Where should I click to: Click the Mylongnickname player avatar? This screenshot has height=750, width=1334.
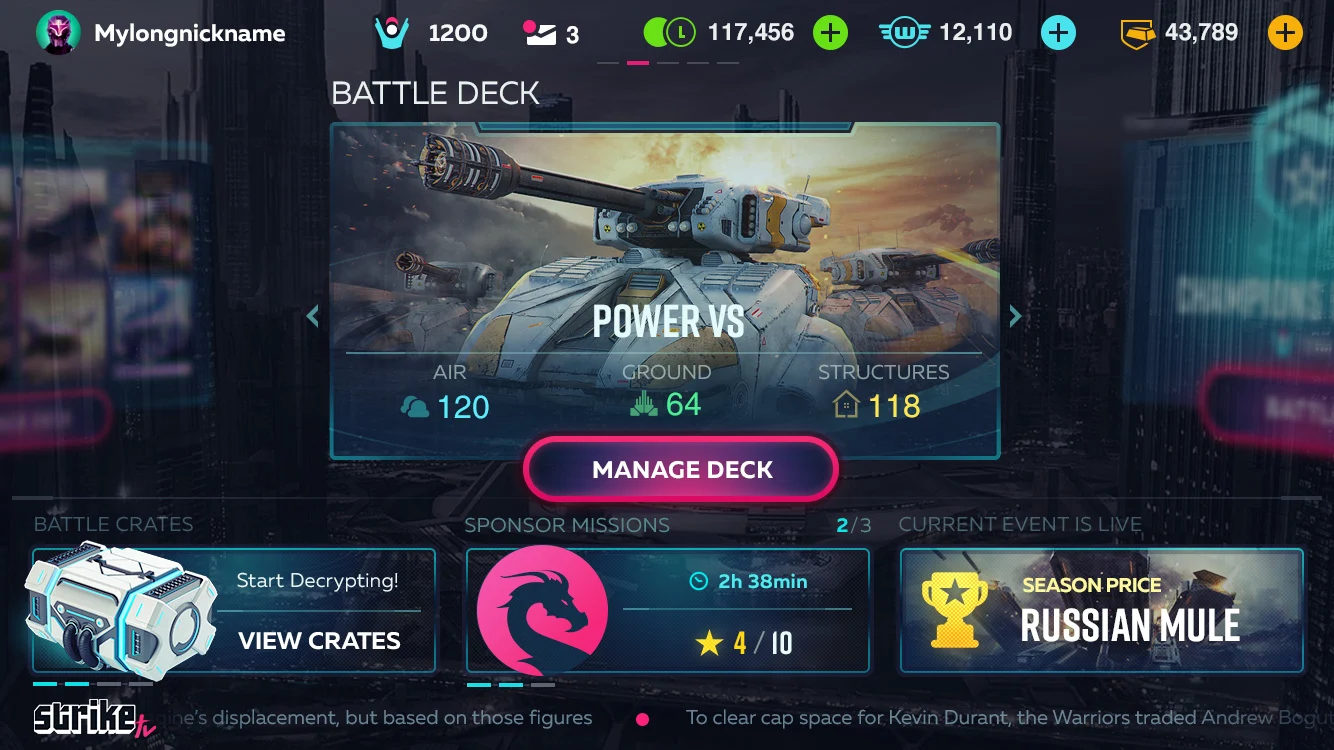tap(58, 33)
